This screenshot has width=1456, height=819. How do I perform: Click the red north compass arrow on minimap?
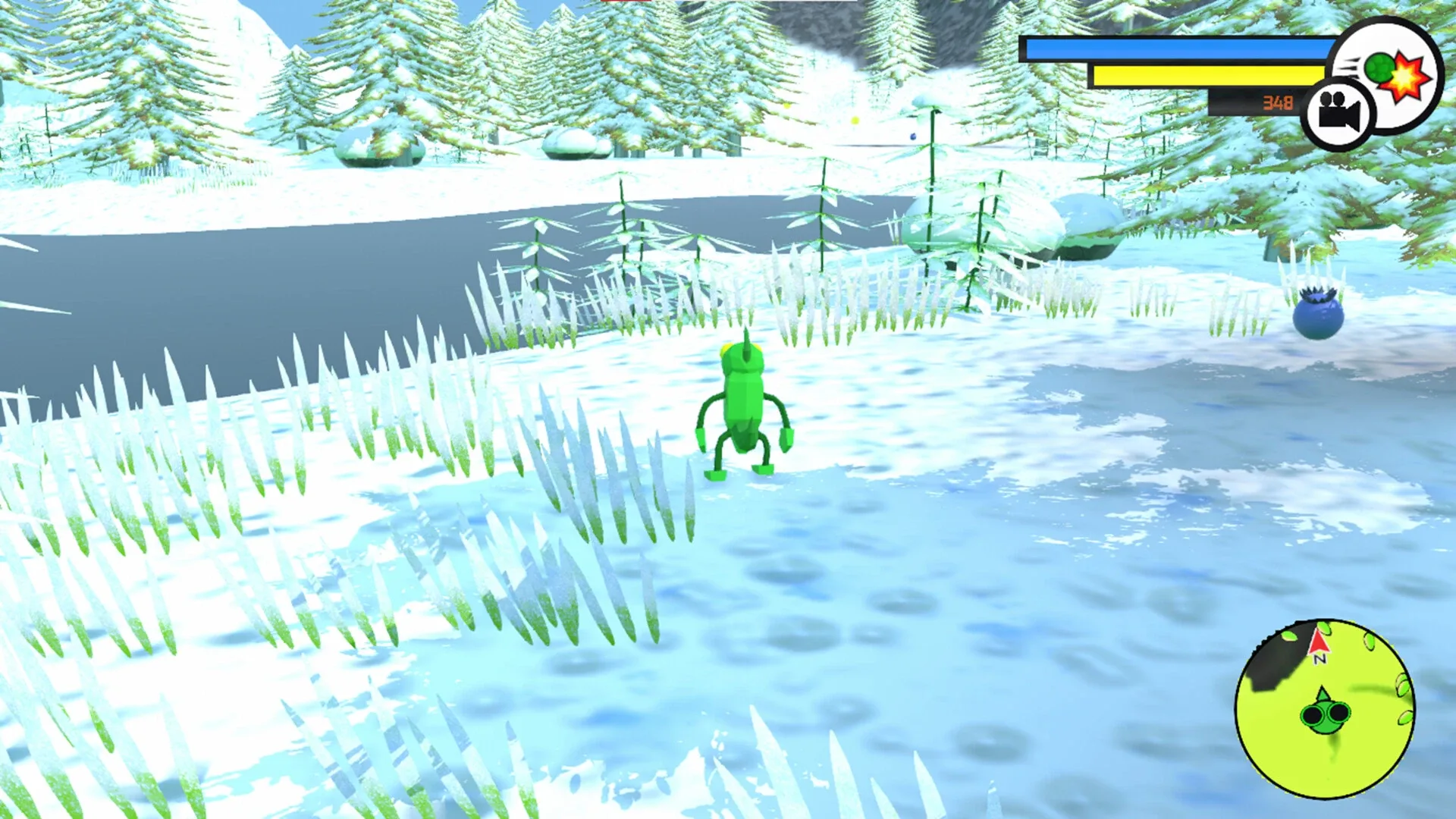pos(1319,642)
